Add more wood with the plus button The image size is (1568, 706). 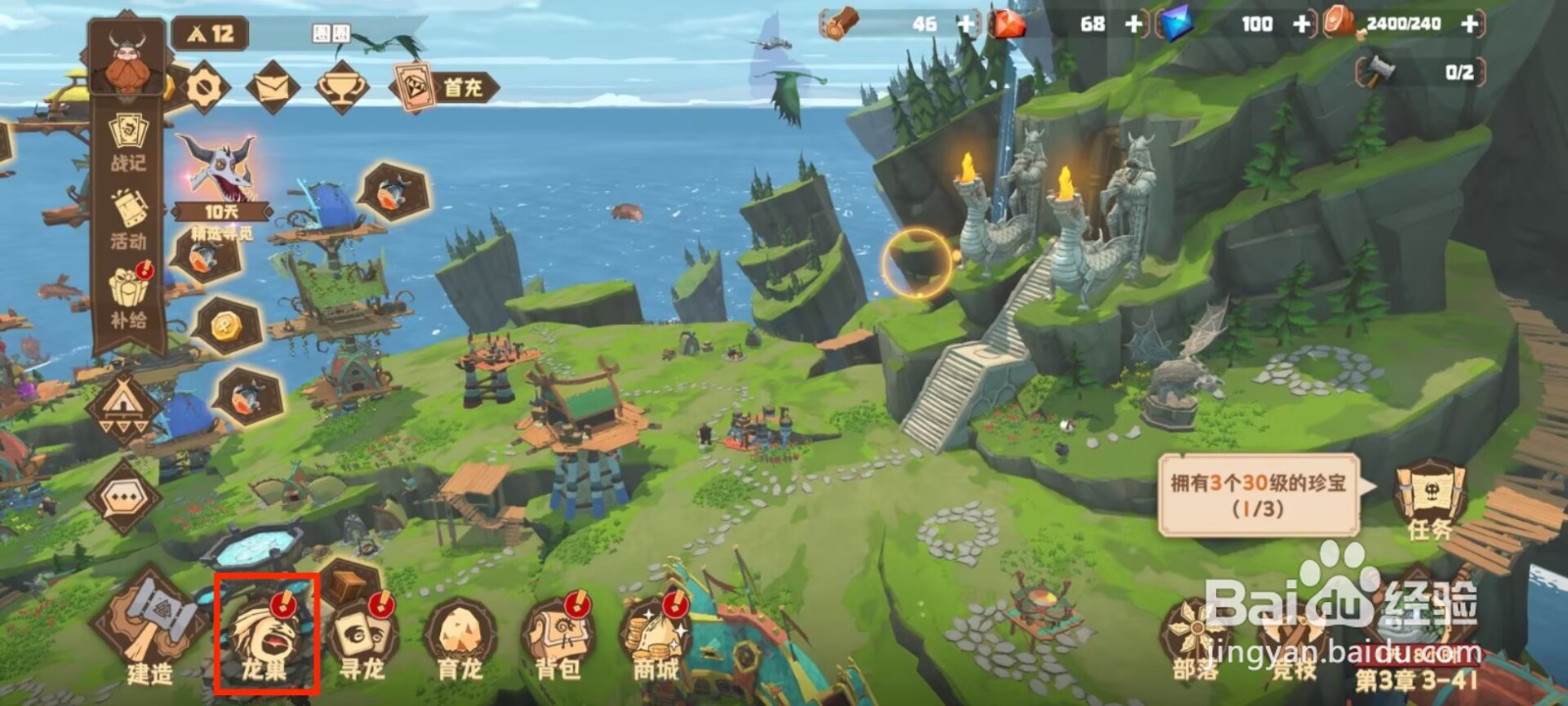[x=965, y=25]
